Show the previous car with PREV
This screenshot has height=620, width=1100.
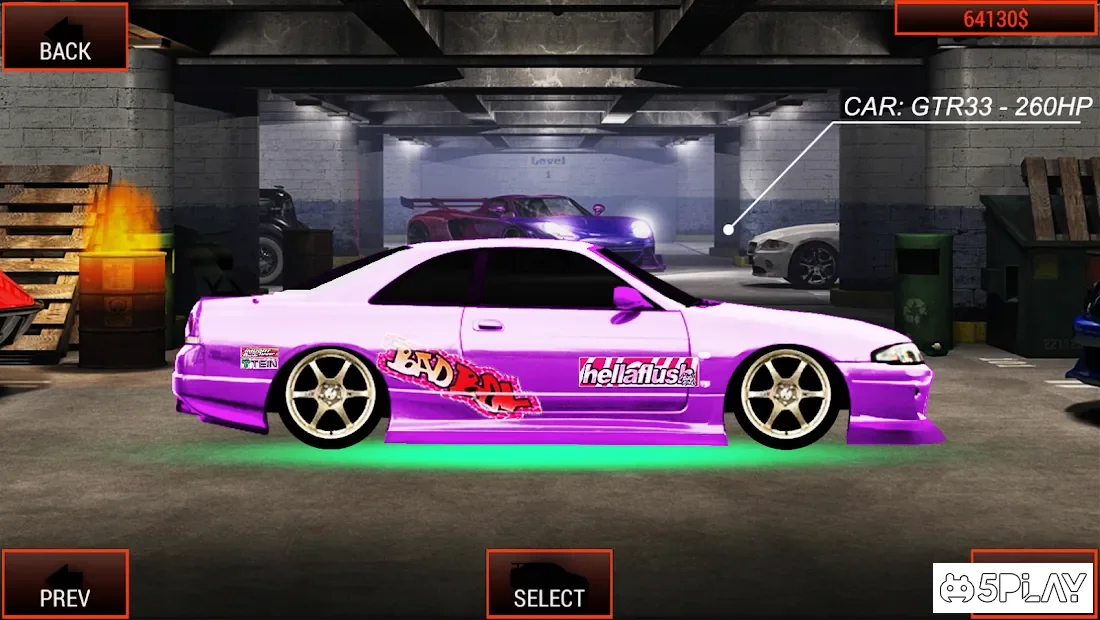(x=65, y=584)
